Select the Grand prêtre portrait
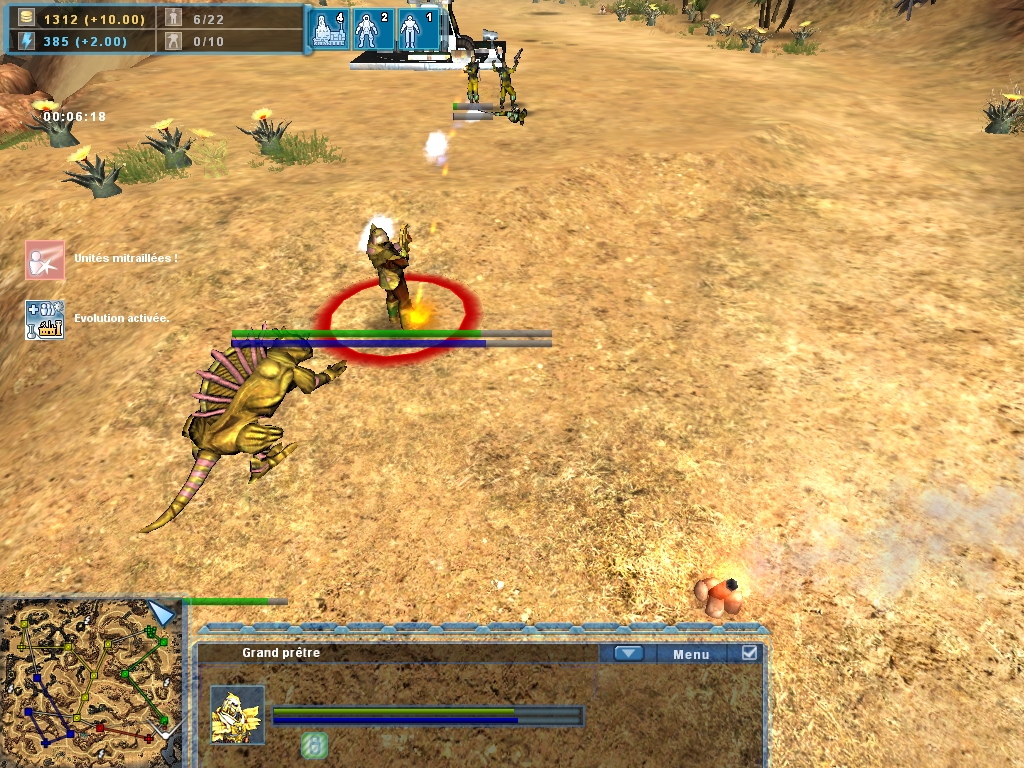Image resolution: width=1024 pixels, height=768 pixels. point(238,714)
